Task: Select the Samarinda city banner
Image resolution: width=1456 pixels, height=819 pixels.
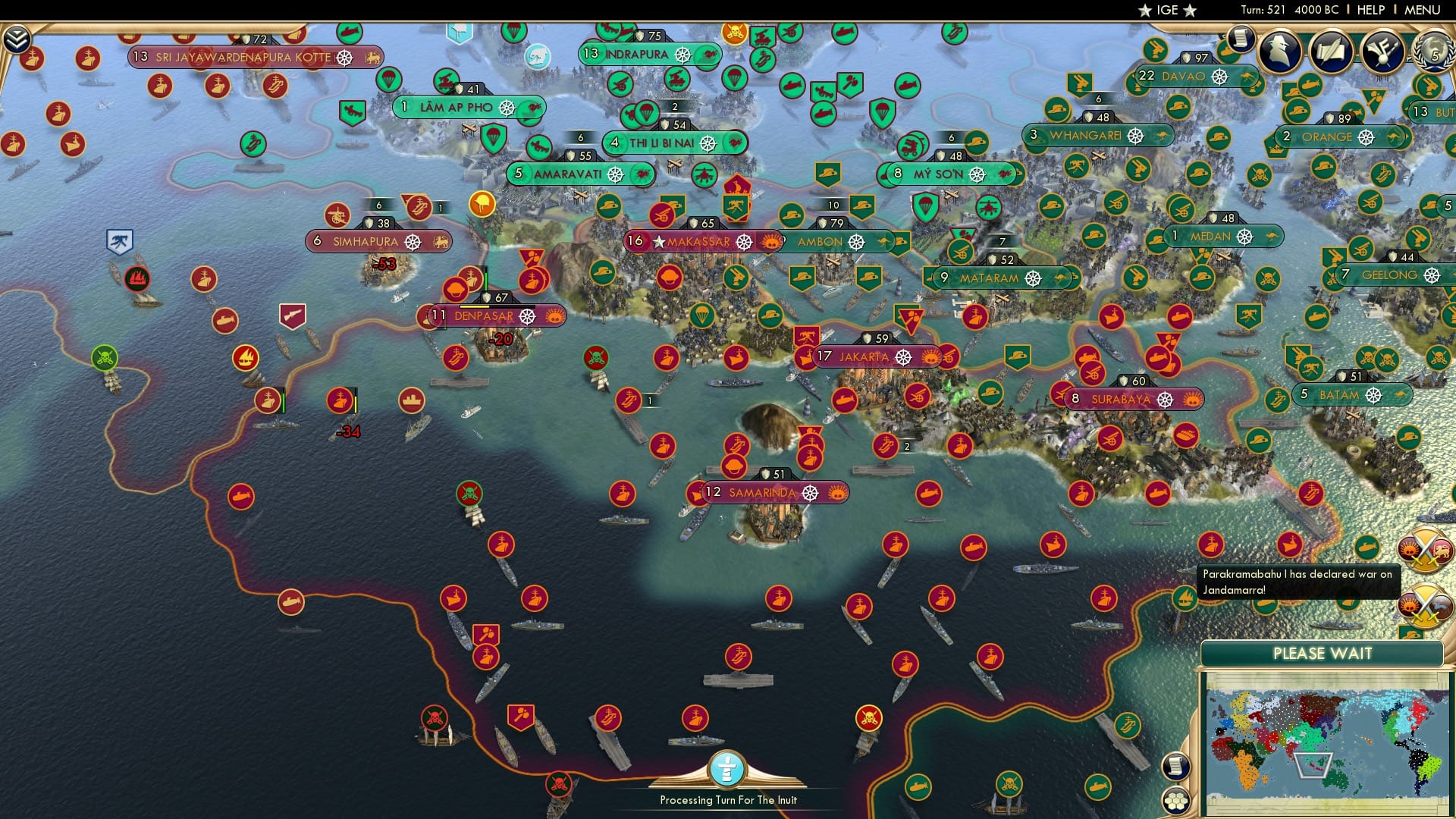Action: point(758,492)
